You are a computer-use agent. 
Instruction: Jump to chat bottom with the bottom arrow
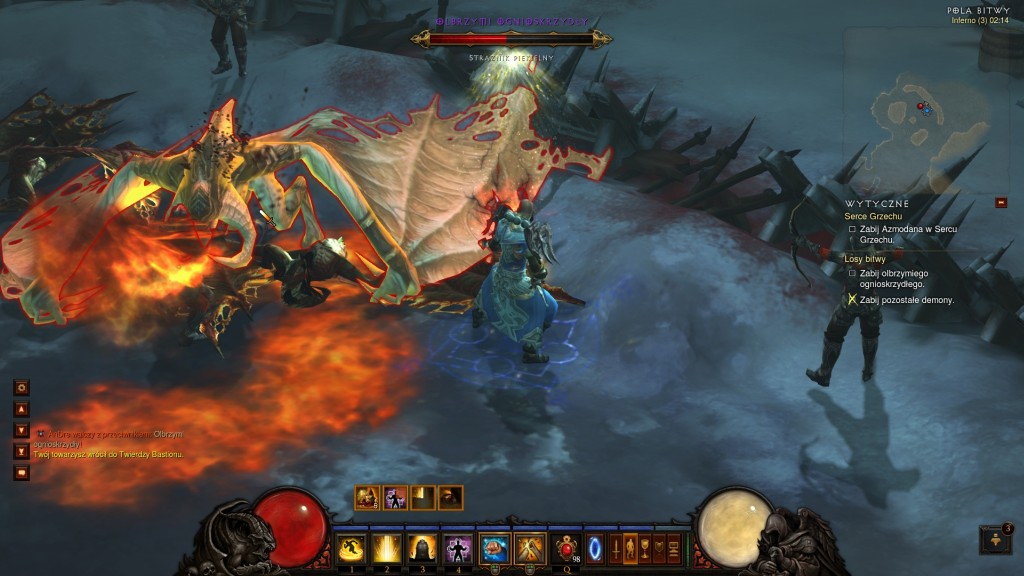pos(21,451)
